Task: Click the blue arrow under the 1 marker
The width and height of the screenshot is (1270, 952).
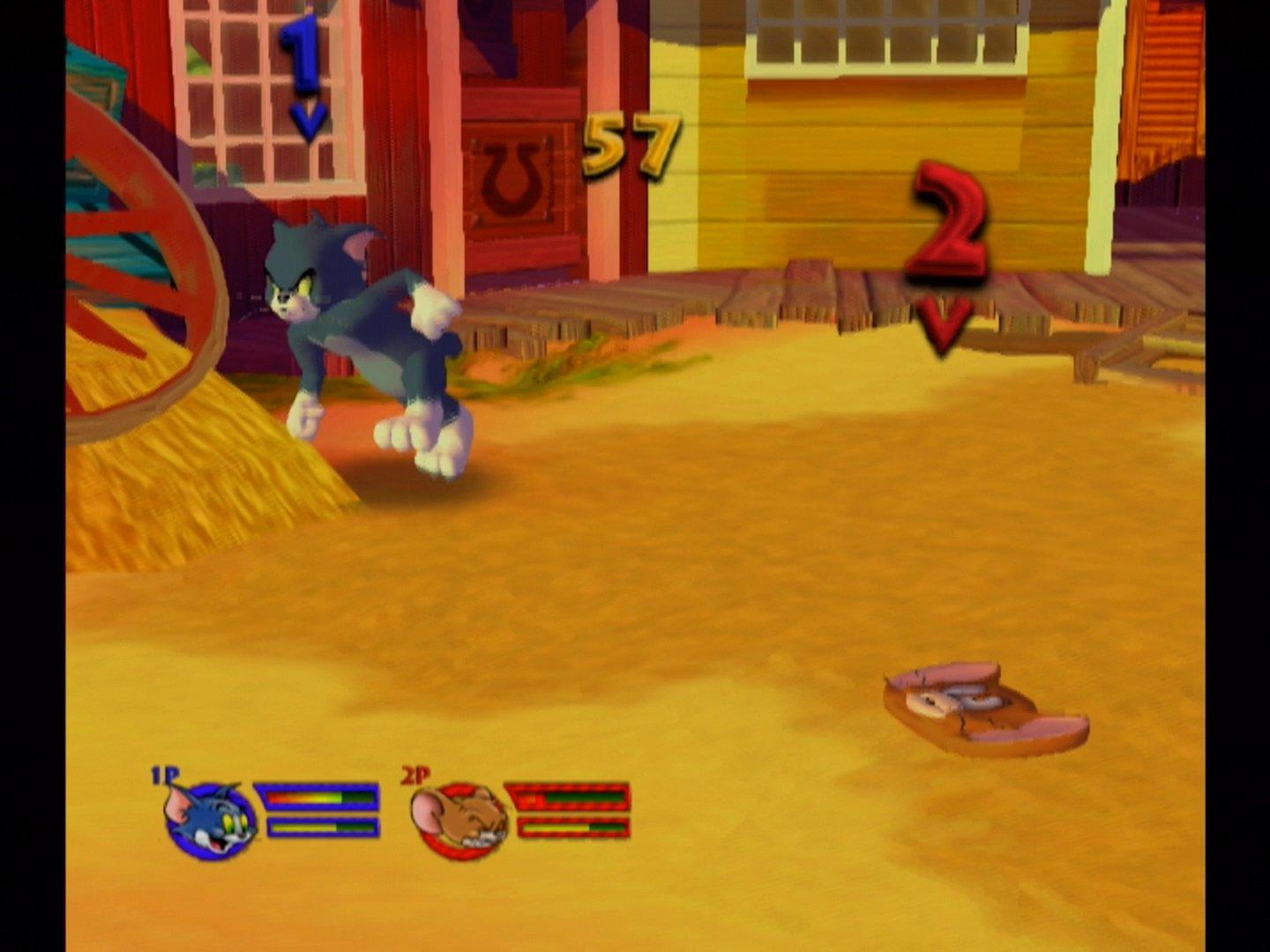Action: pyautogui.click(x=307, y=119)
